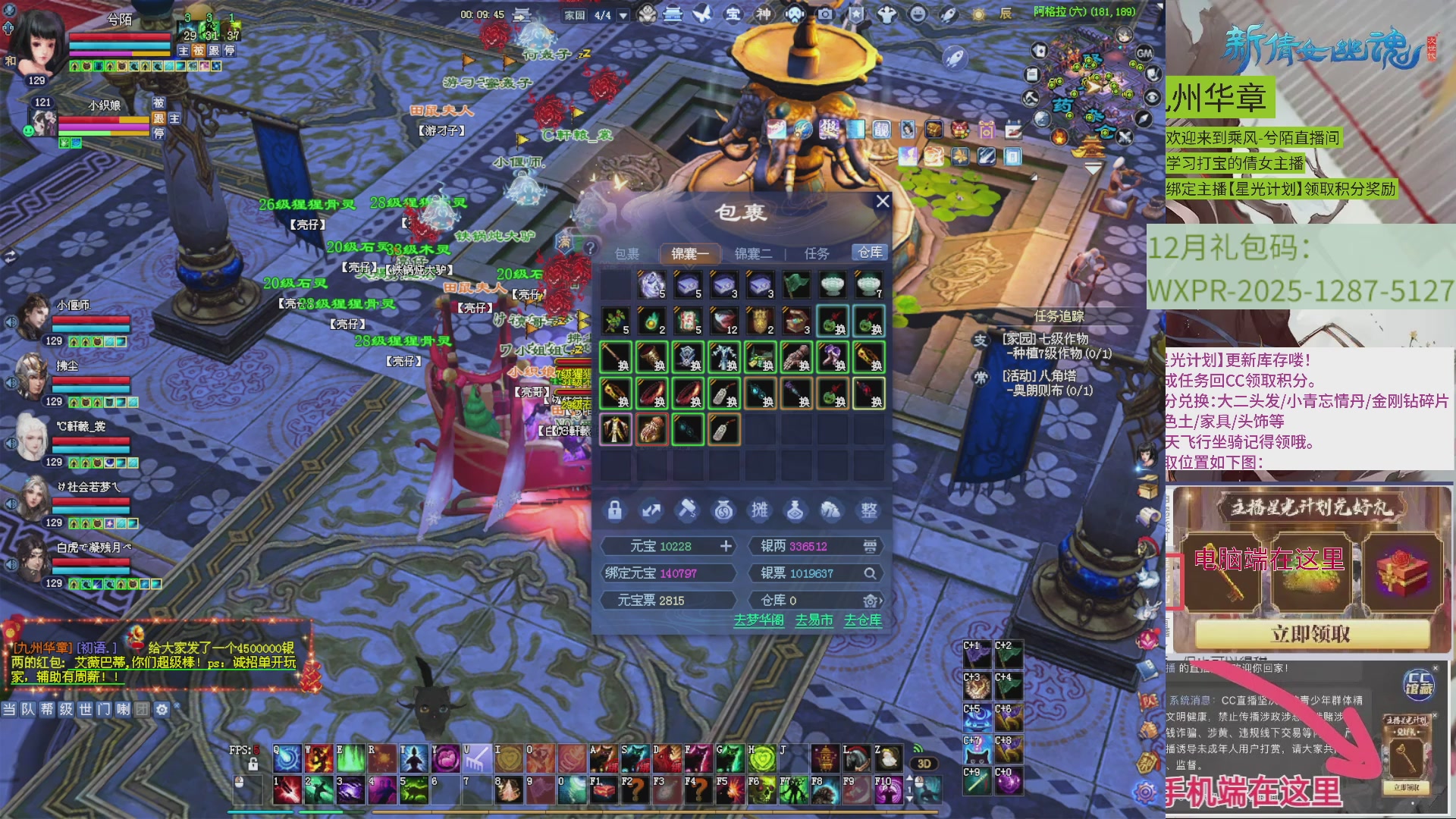
Task: Open the chat settings gear icon
Action: [162, 710]
